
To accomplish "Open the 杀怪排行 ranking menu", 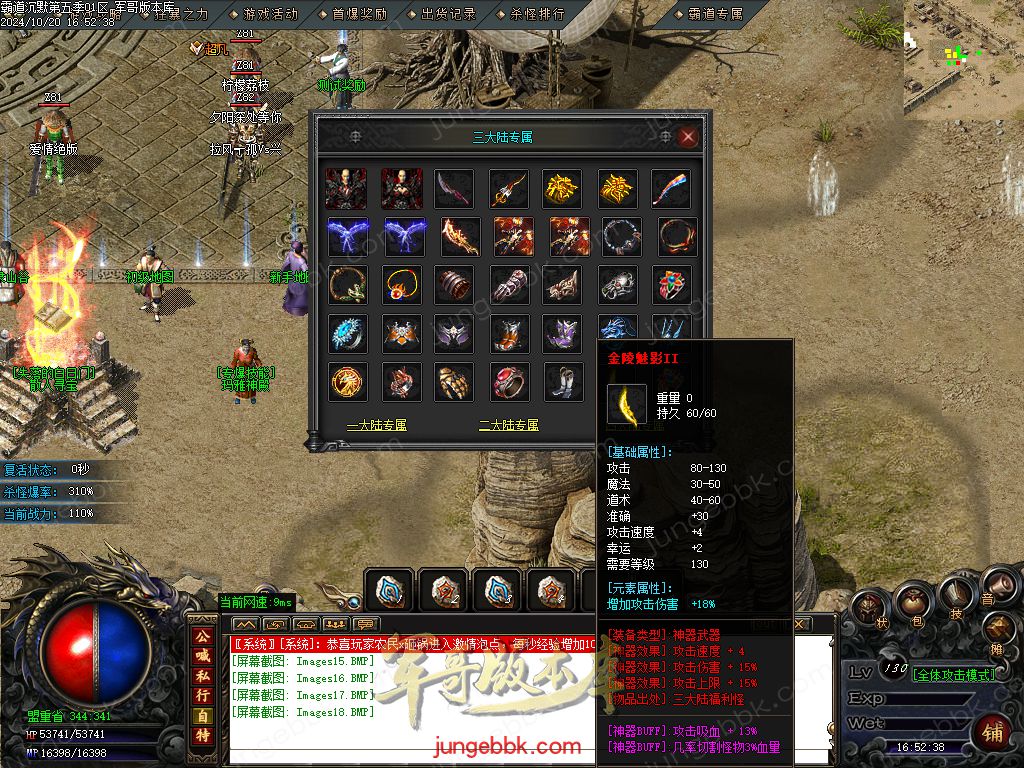I will tap(537, 14).
